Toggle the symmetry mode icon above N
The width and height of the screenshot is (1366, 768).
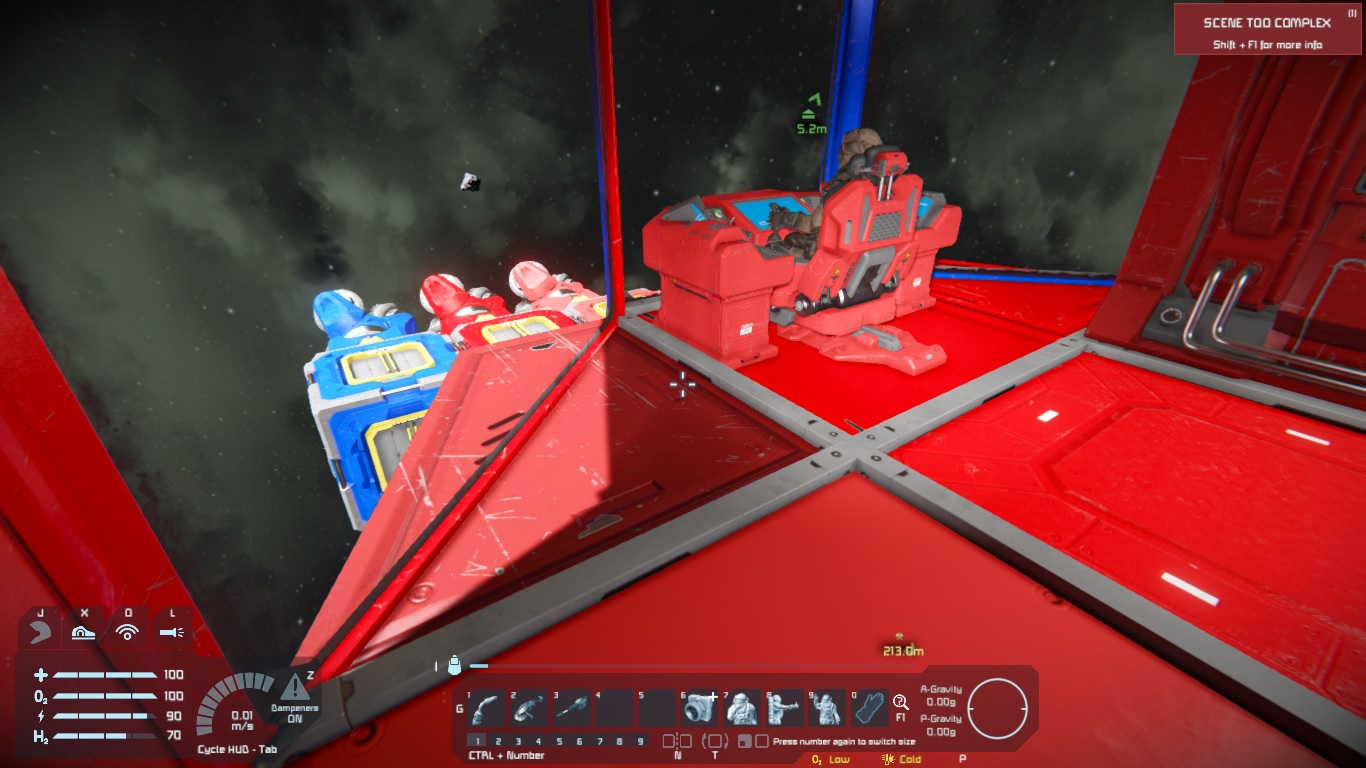(x=678, y=741)
